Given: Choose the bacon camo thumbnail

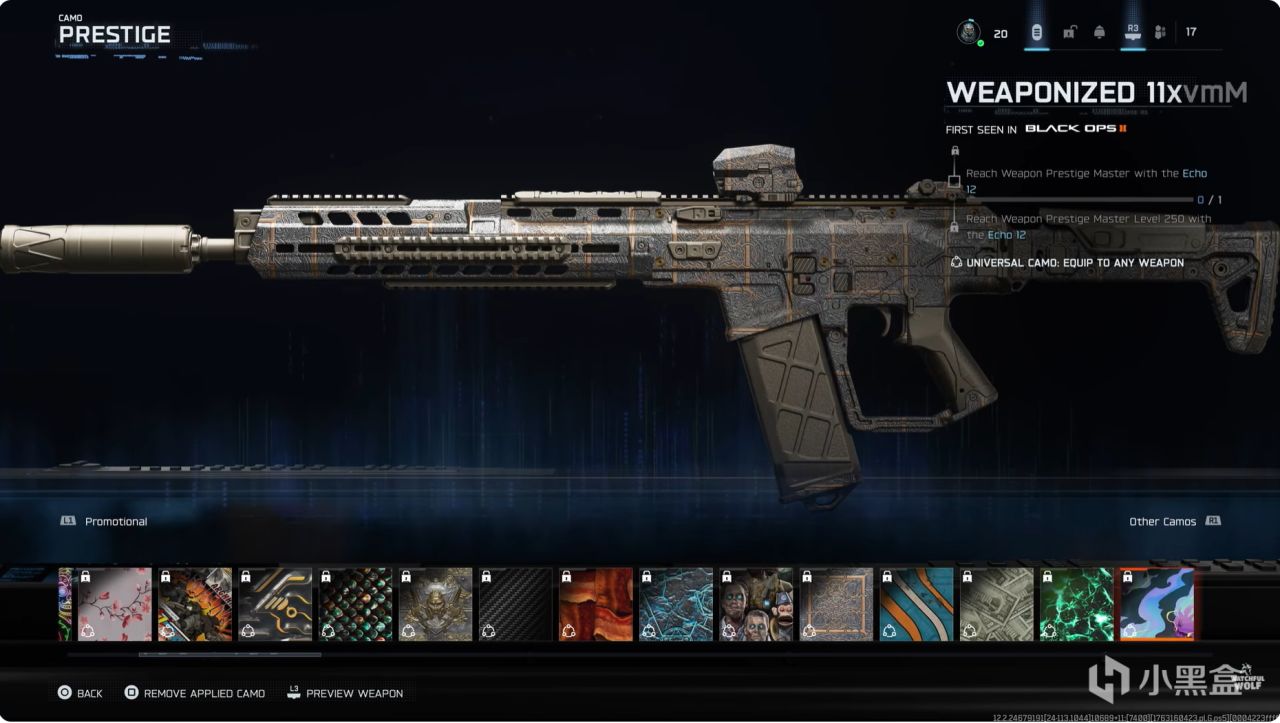Looking at the screenshot, I should click(596, 604).
